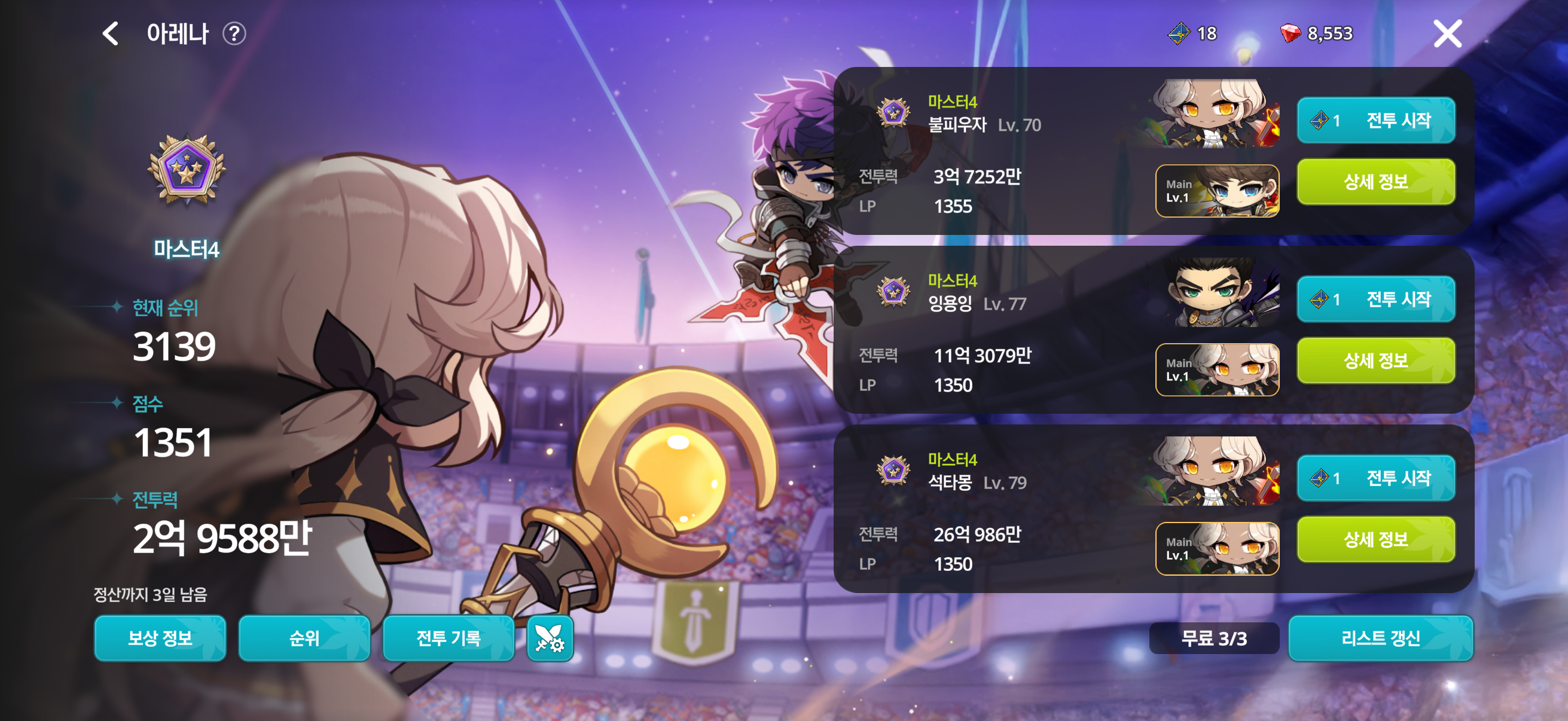Viewport: 1568px width, 721px height.
Task: Click 석타몽's Main Lv.1 character thumbnail
Action: click(1217, 548)
